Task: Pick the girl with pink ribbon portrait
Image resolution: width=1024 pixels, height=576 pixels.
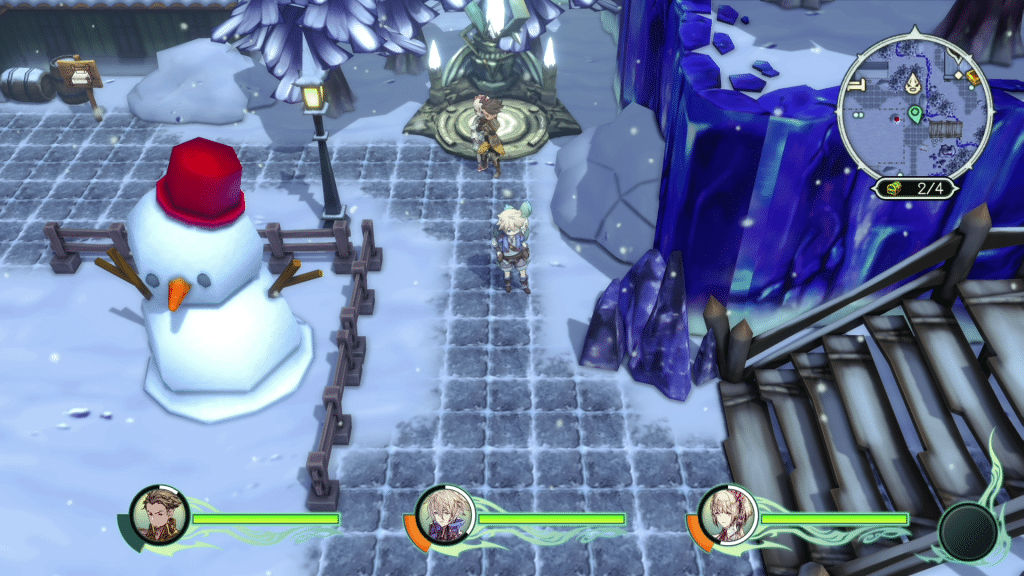Action: 724,514
